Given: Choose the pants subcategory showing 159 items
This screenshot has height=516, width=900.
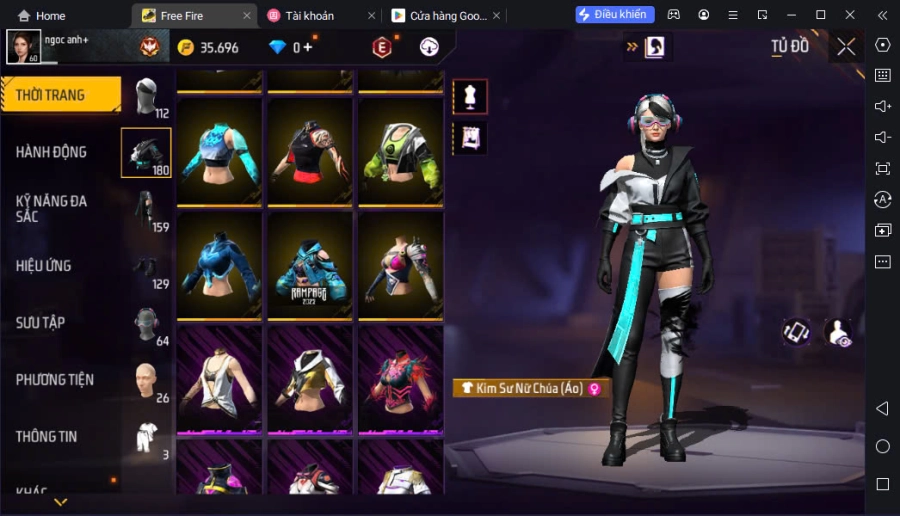Looking at the screenshot, I should 147,210.
